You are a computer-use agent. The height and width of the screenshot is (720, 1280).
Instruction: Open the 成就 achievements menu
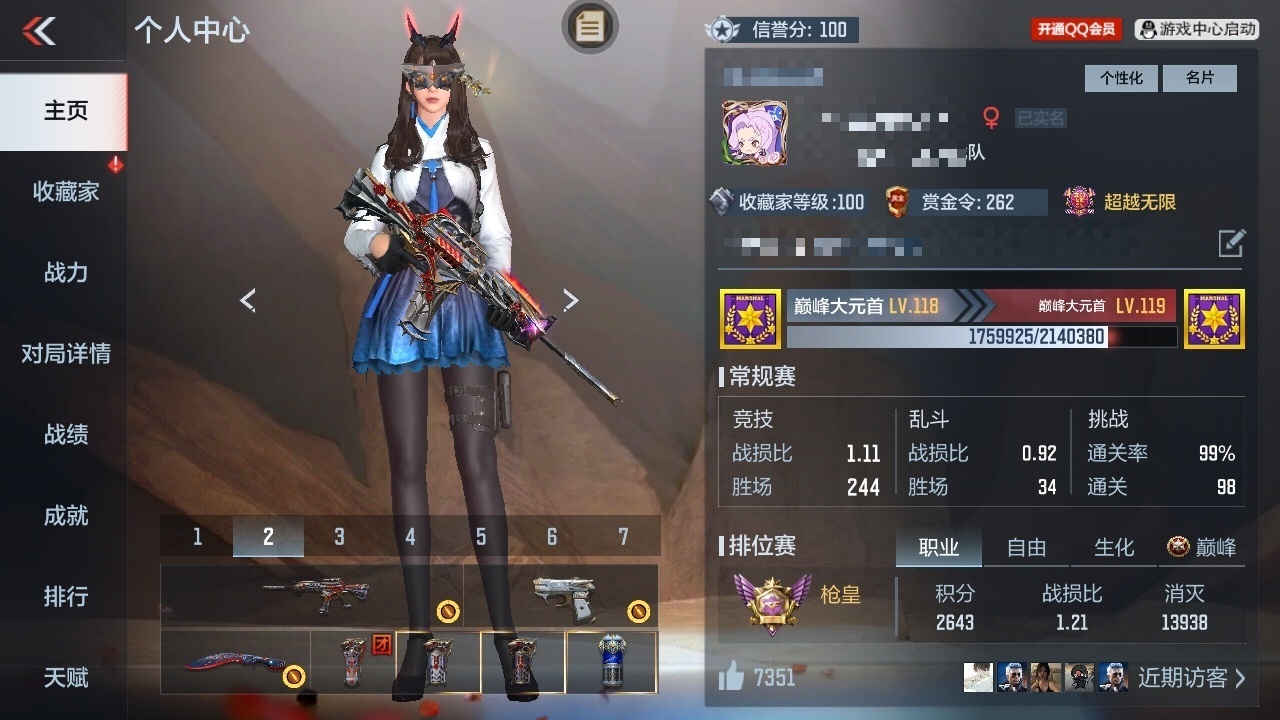point(65,515)
